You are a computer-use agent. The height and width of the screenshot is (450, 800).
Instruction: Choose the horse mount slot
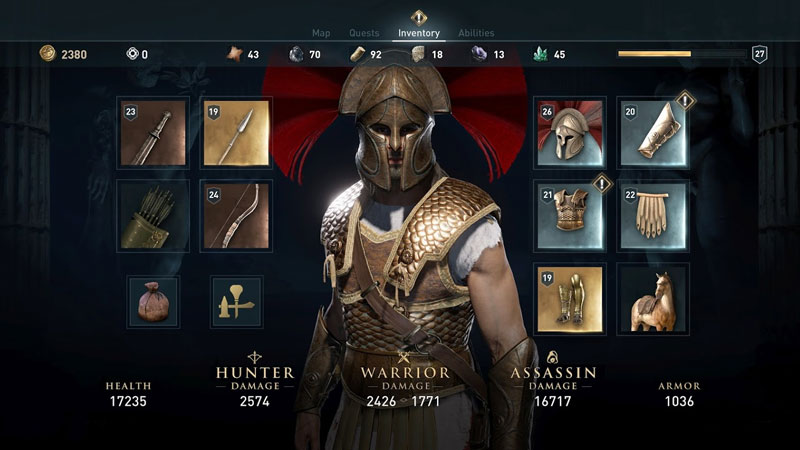point(653,299)
